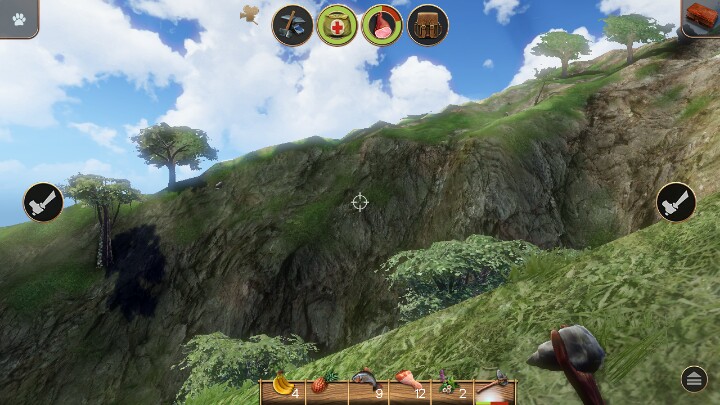Viewport: 720px width, 405px height.
Task: Pick the raw meat leg slot
Action: coord(406,386)
